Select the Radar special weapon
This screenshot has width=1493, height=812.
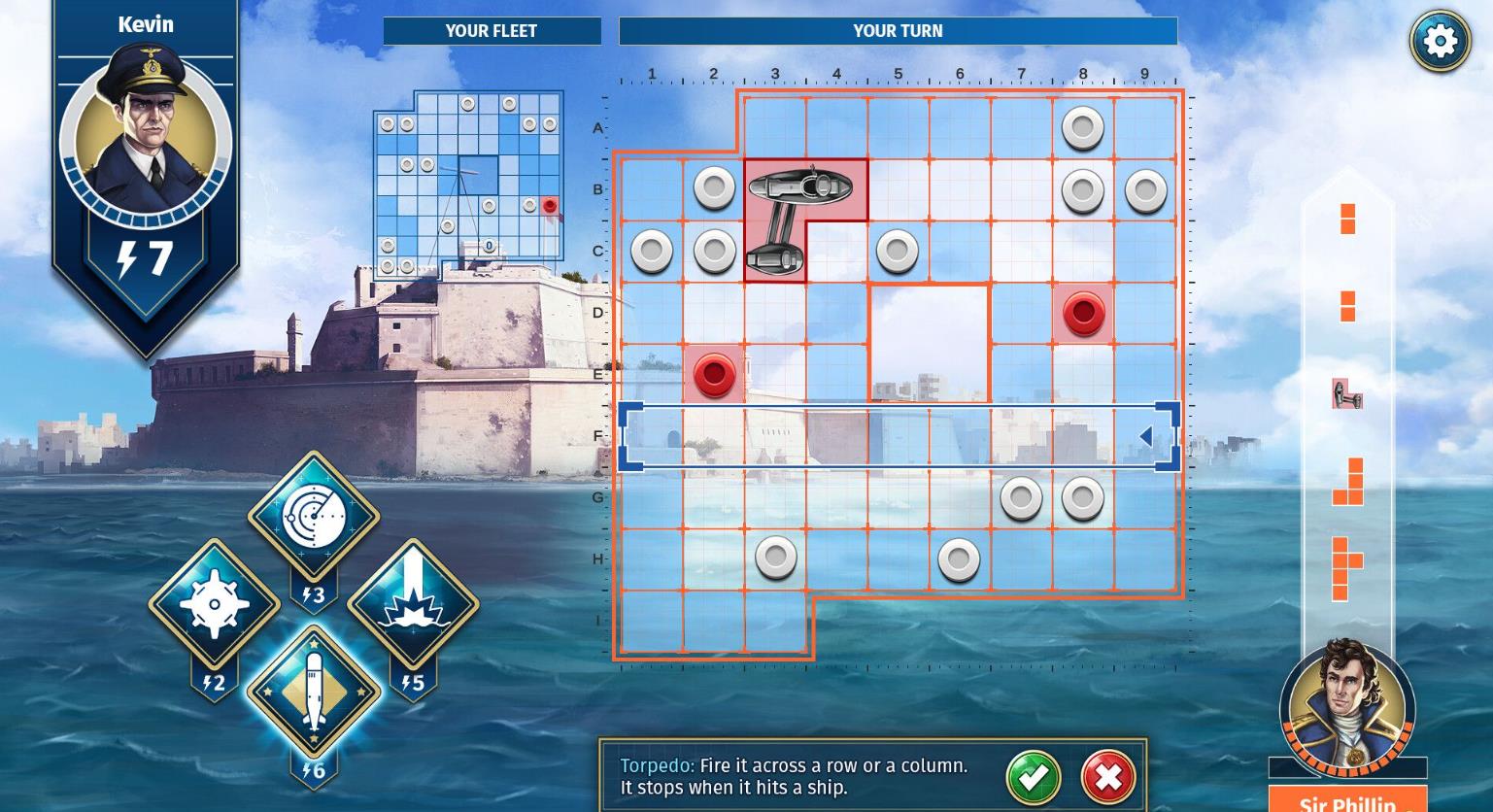click(x=313, y=516)
